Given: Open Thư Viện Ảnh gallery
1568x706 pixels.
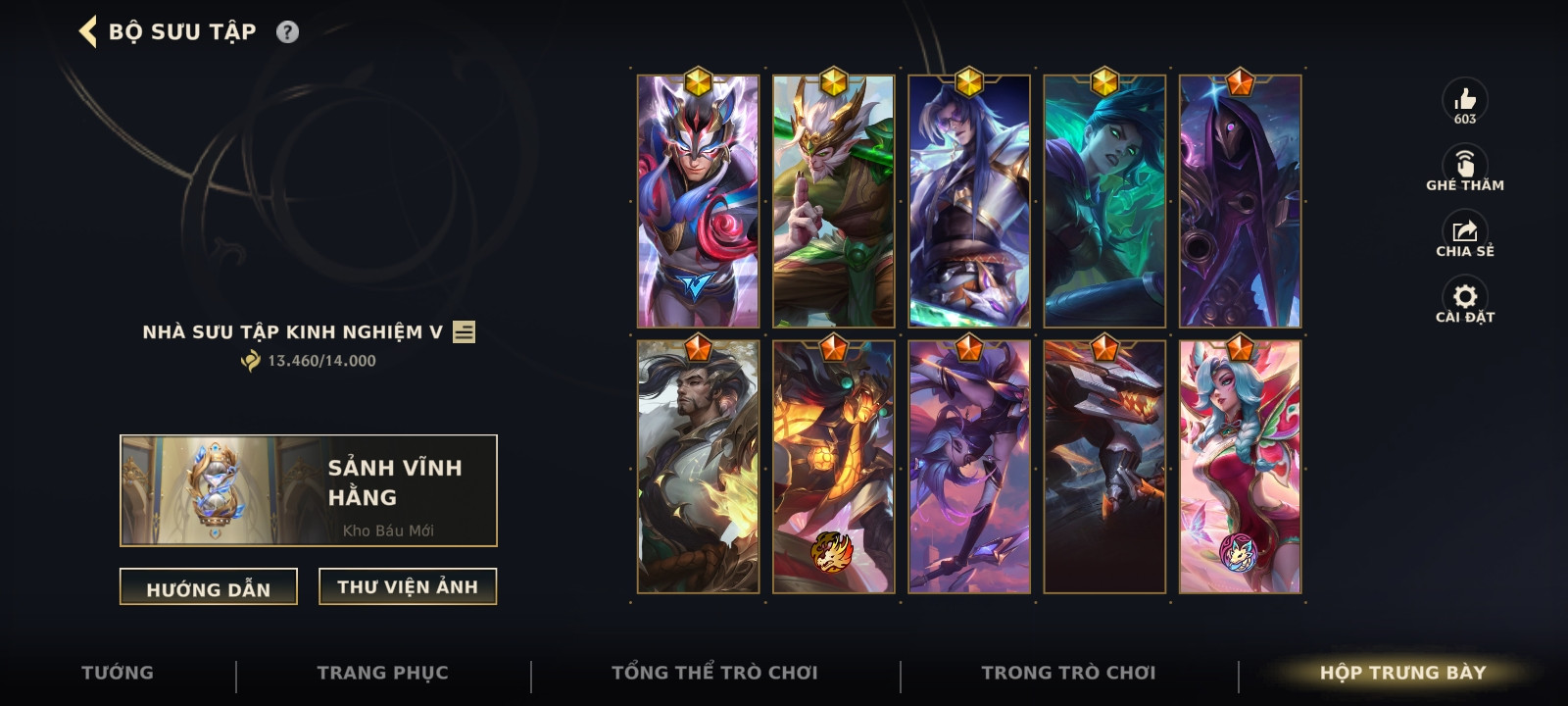Looking at the screenshot, I should (x=408, y=586).
